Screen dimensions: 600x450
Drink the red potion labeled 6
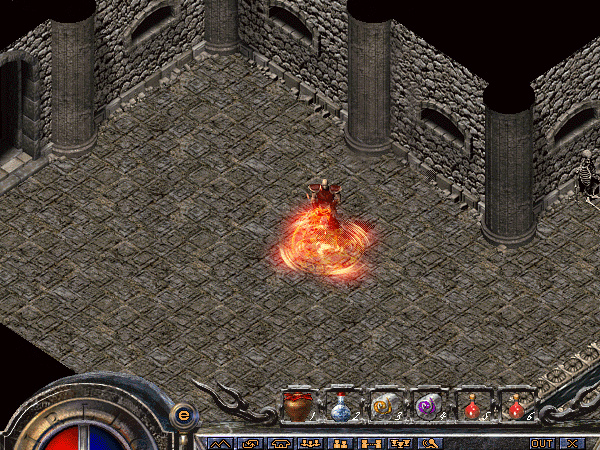coord(515,406)
